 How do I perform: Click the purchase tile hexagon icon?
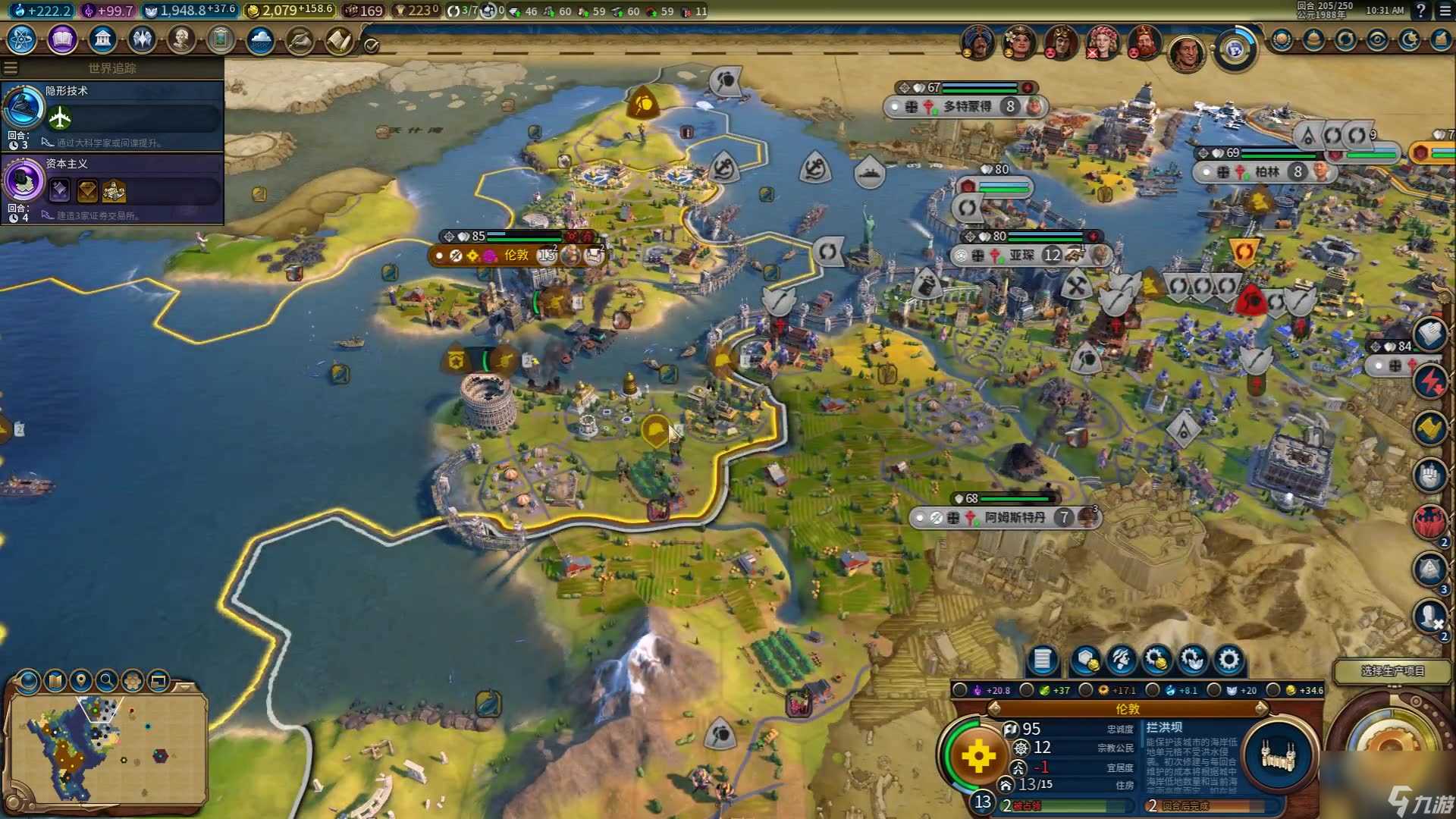pyautogui.click(x=1086, y=660)
